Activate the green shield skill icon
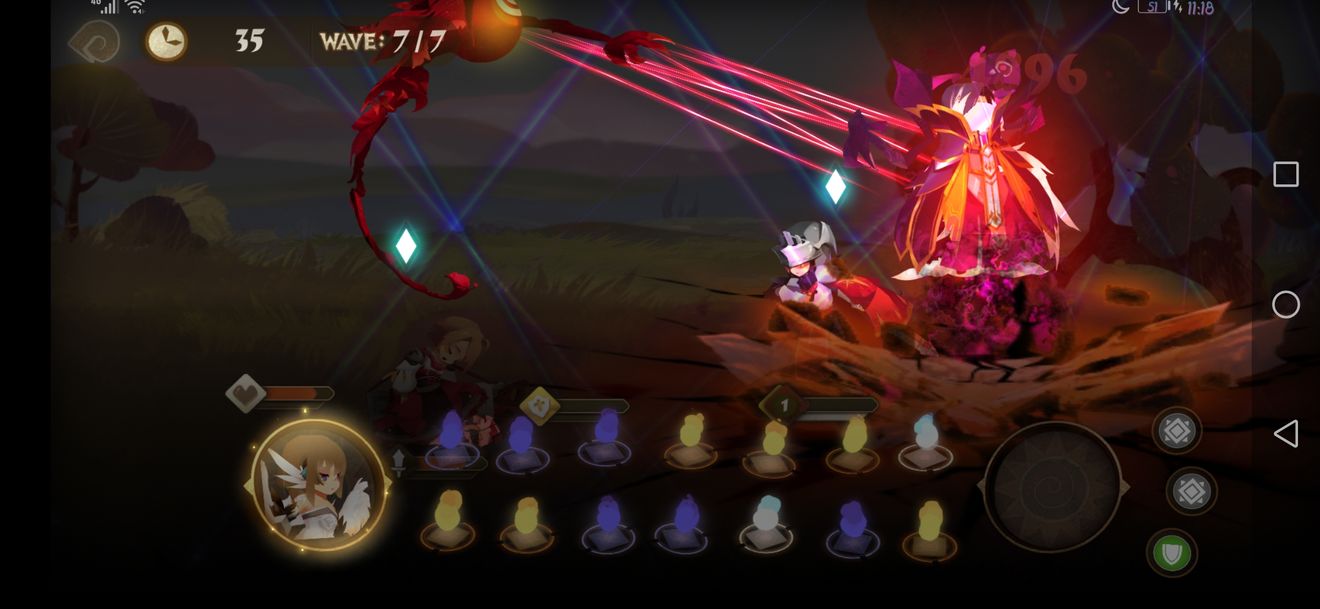 (x=1171, y=553)
